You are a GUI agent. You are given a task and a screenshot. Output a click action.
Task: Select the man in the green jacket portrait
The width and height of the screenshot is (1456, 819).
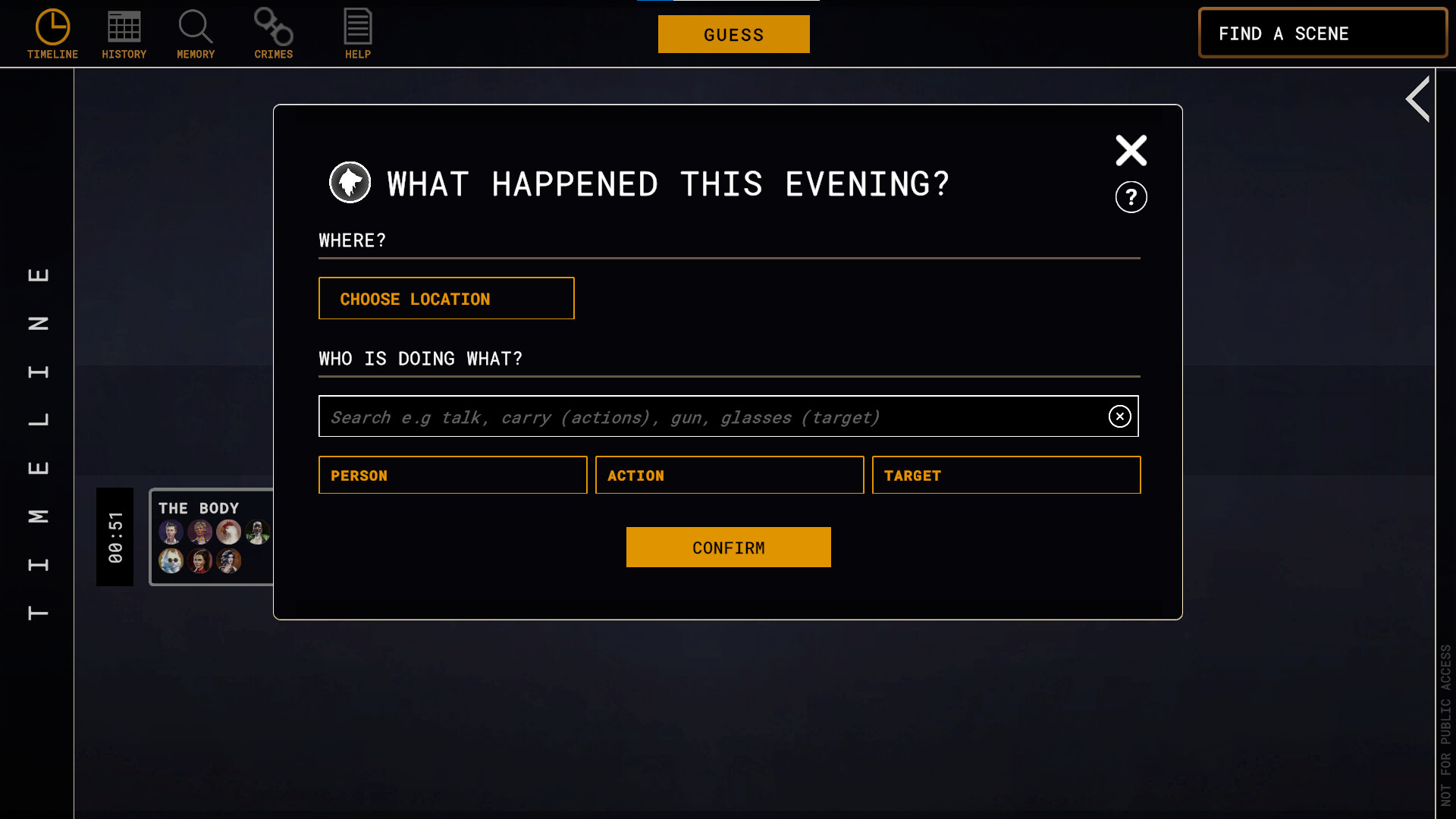(257, 532)
